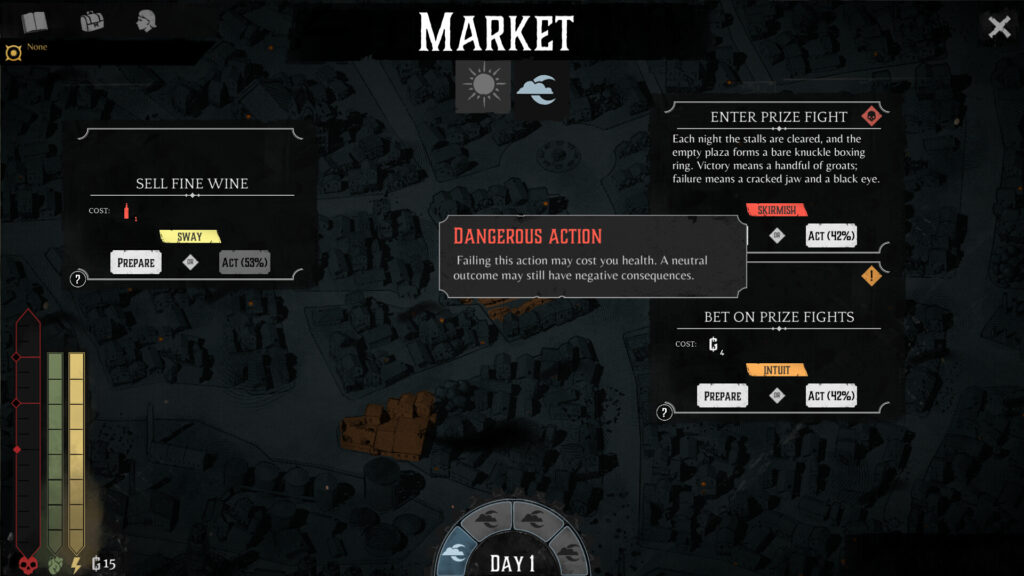Click the orange exclamation warning diamond
Viewport: 1024px width, 576px height.
click(872, 275)
